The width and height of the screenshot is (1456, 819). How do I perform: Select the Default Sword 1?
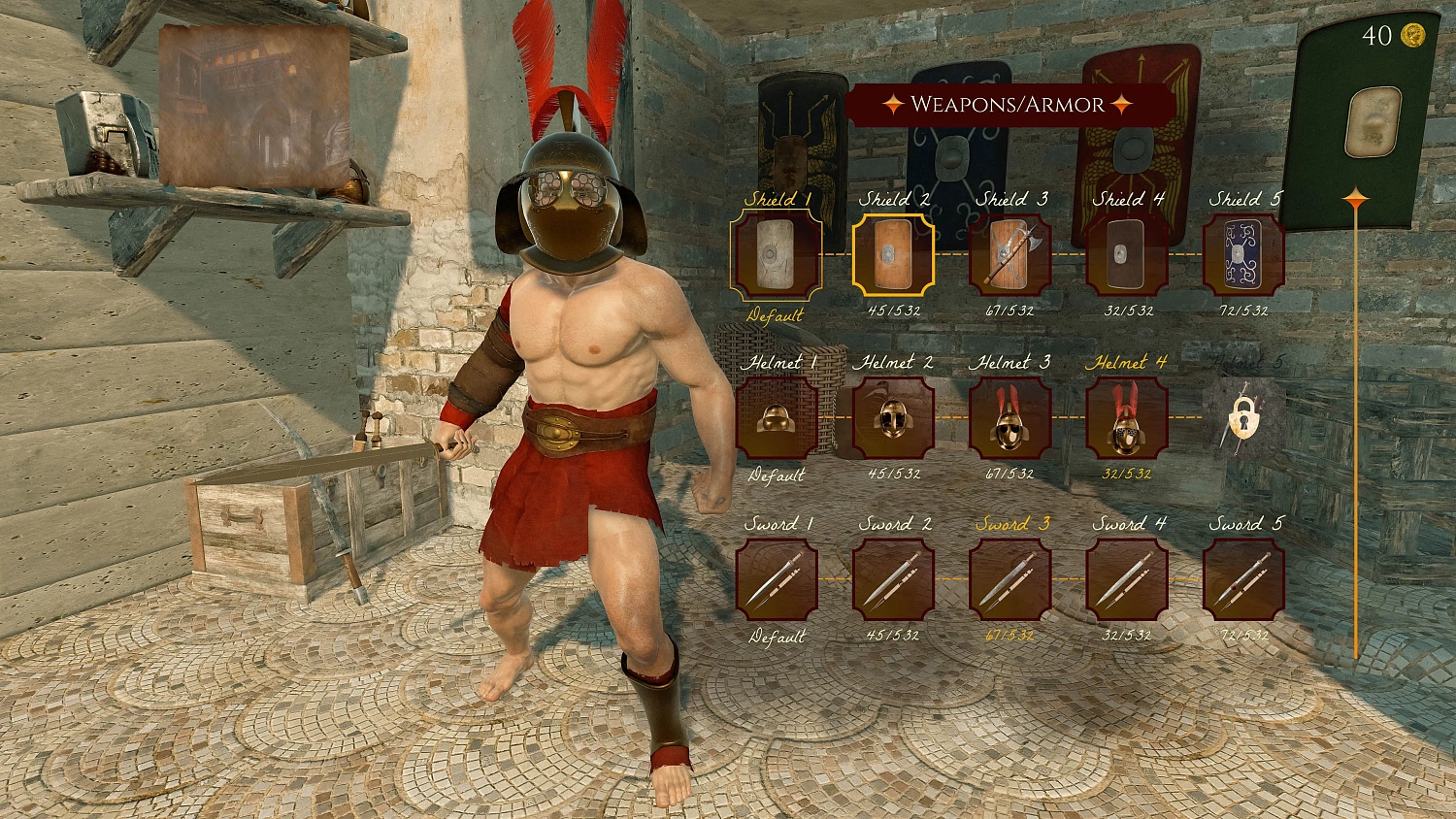pos(776,579)
